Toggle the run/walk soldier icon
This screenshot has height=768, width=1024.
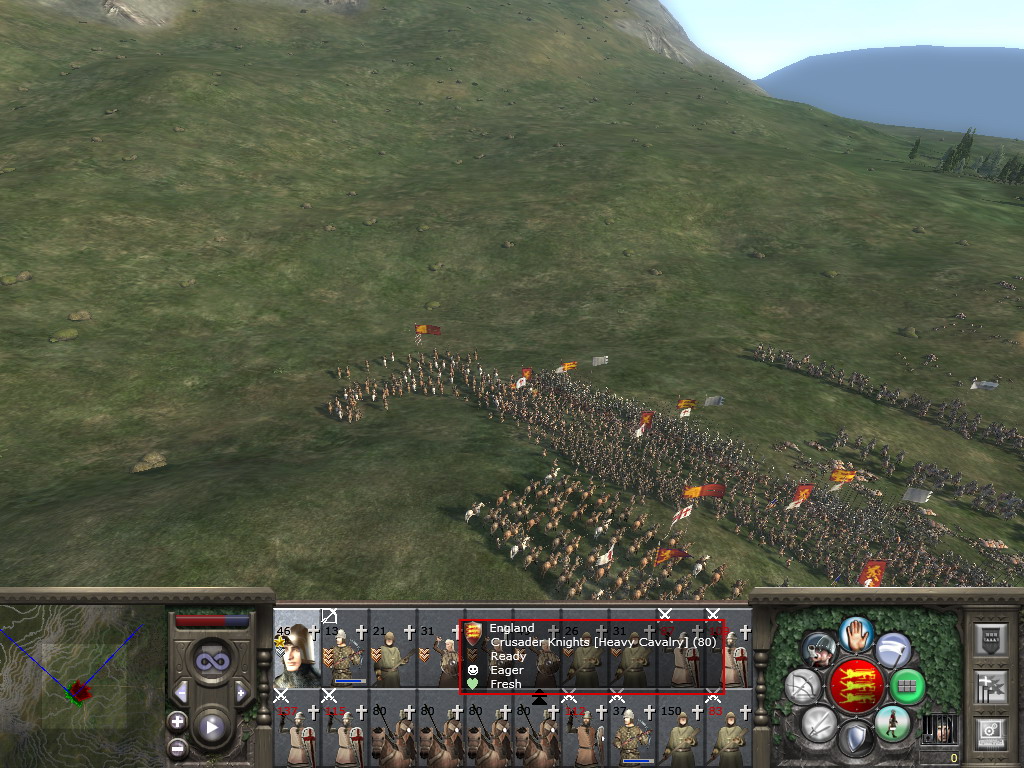[893, 722]
